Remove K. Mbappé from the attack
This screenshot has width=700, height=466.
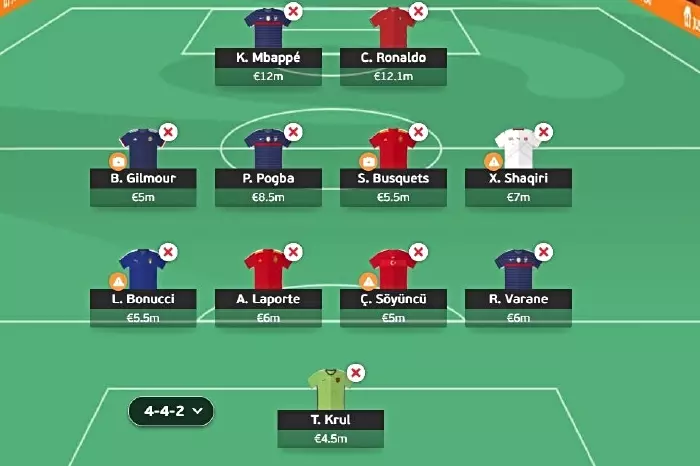coord(293,12)
